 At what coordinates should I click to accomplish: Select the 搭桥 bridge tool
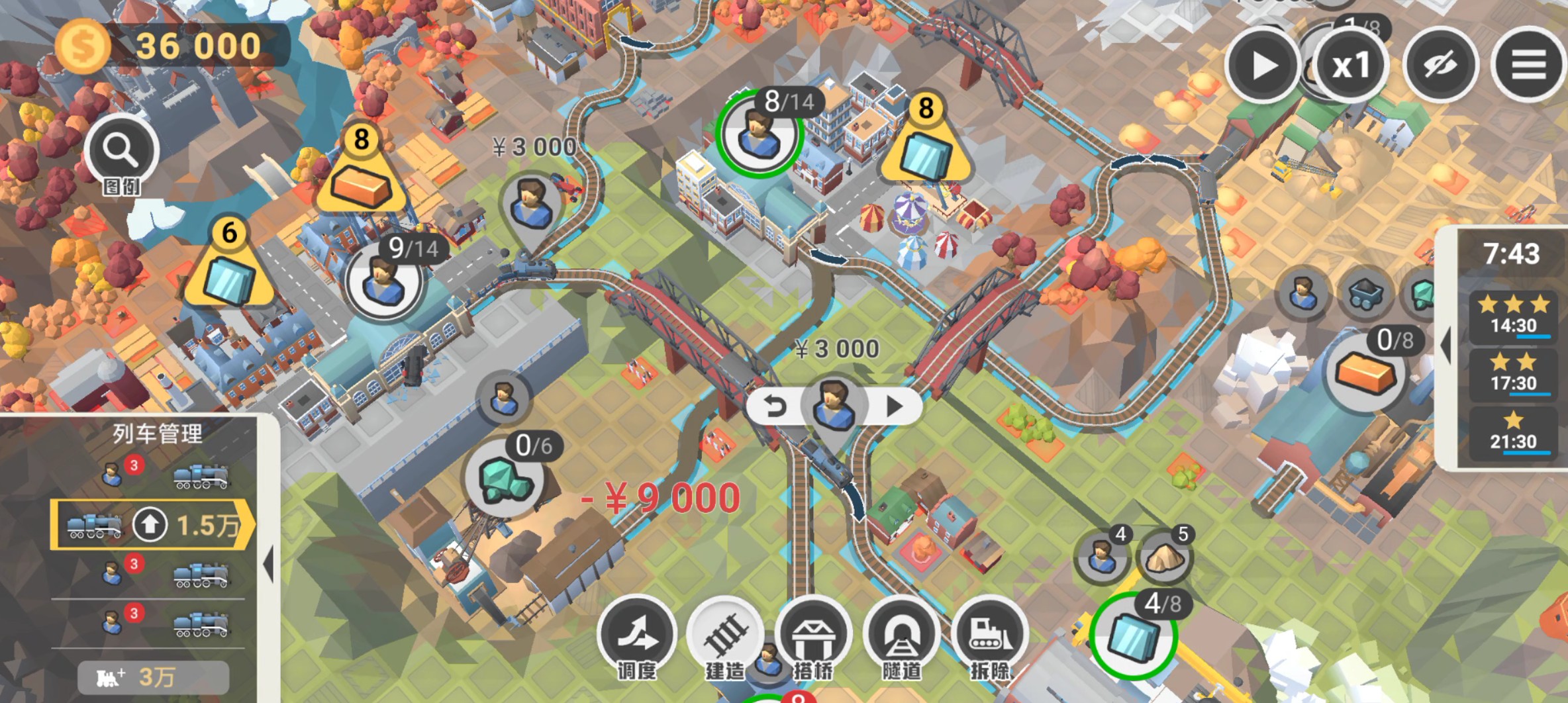[813, 634]
